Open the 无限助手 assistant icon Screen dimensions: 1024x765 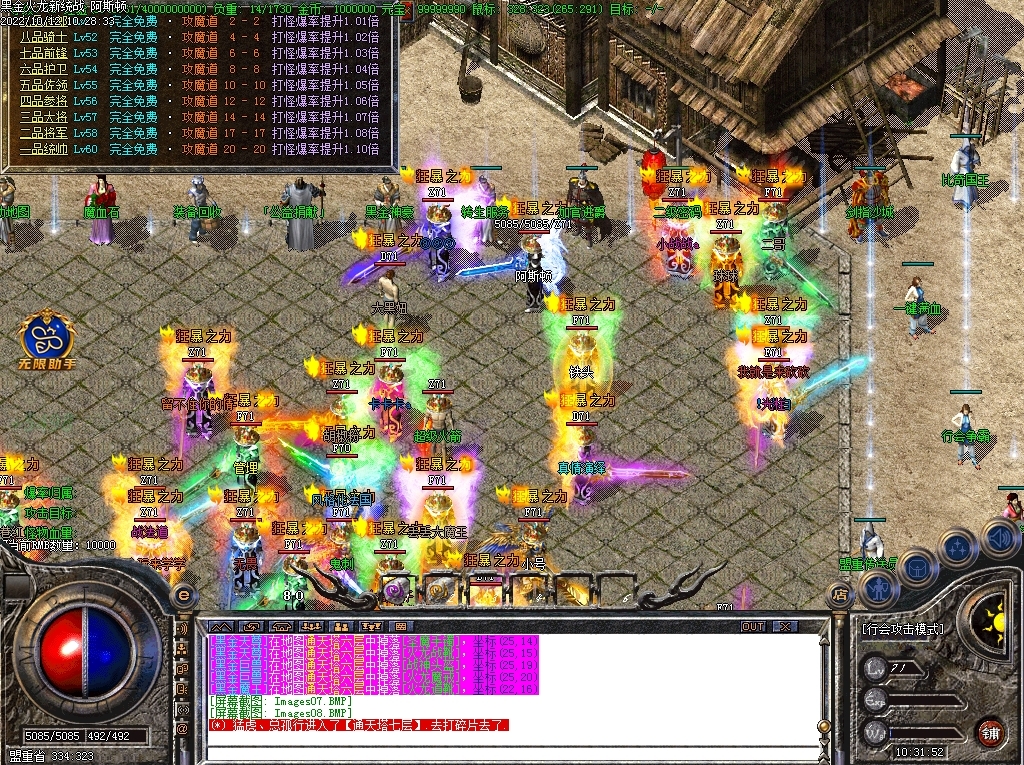tap(48, 336)
